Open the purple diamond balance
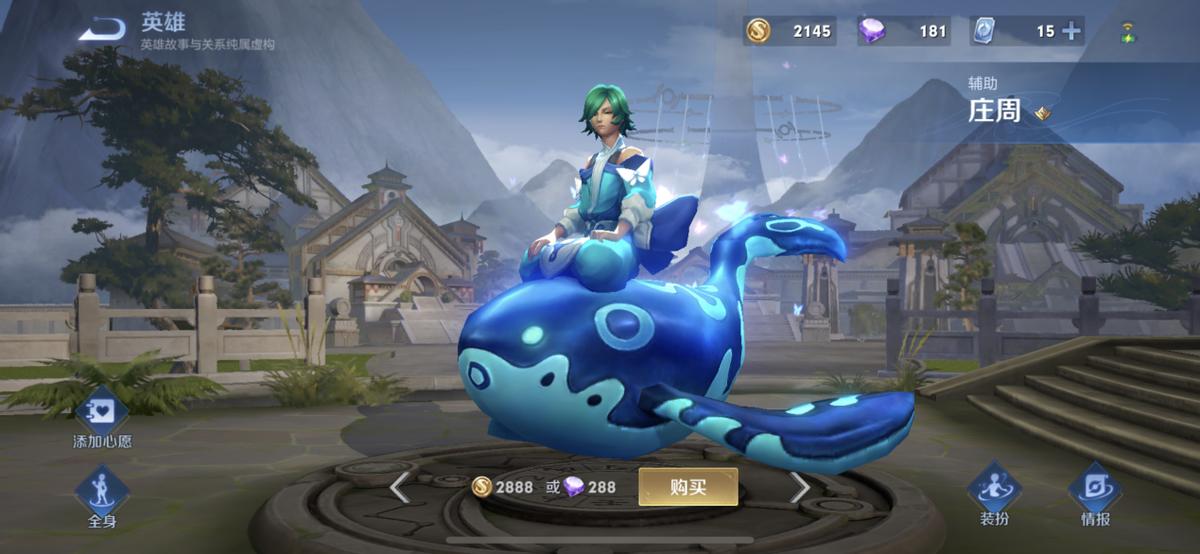The width and height of the screenshot is (1200, 554). tap(904, 31)
